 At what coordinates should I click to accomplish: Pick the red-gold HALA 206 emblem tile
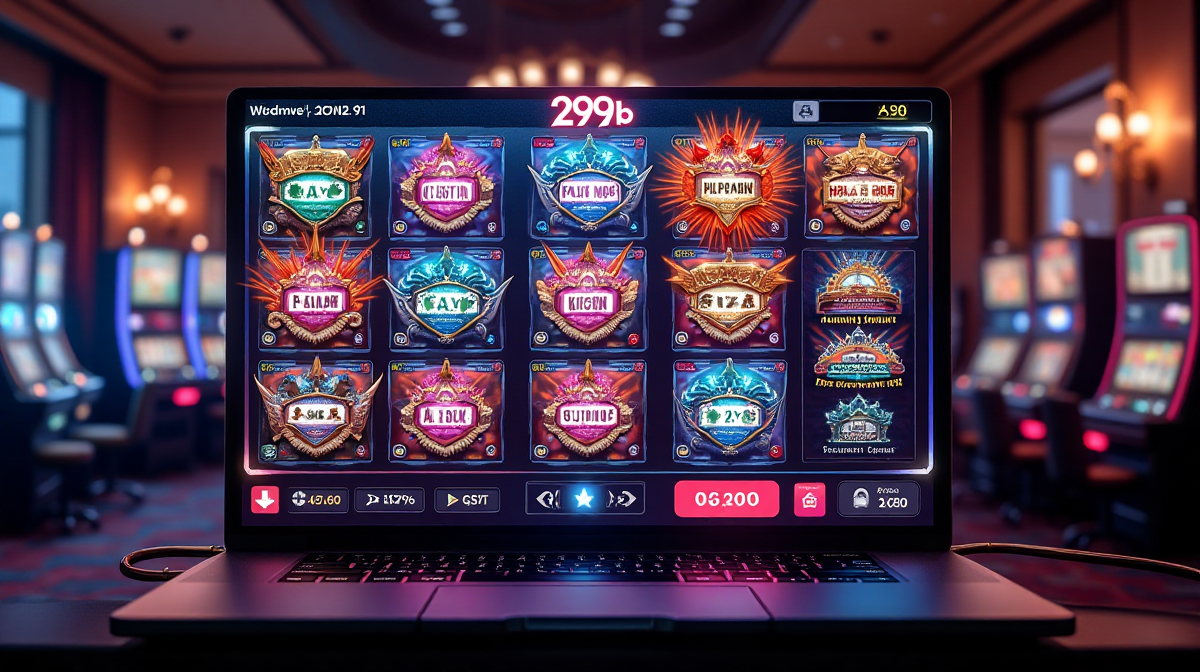[860, 187]
